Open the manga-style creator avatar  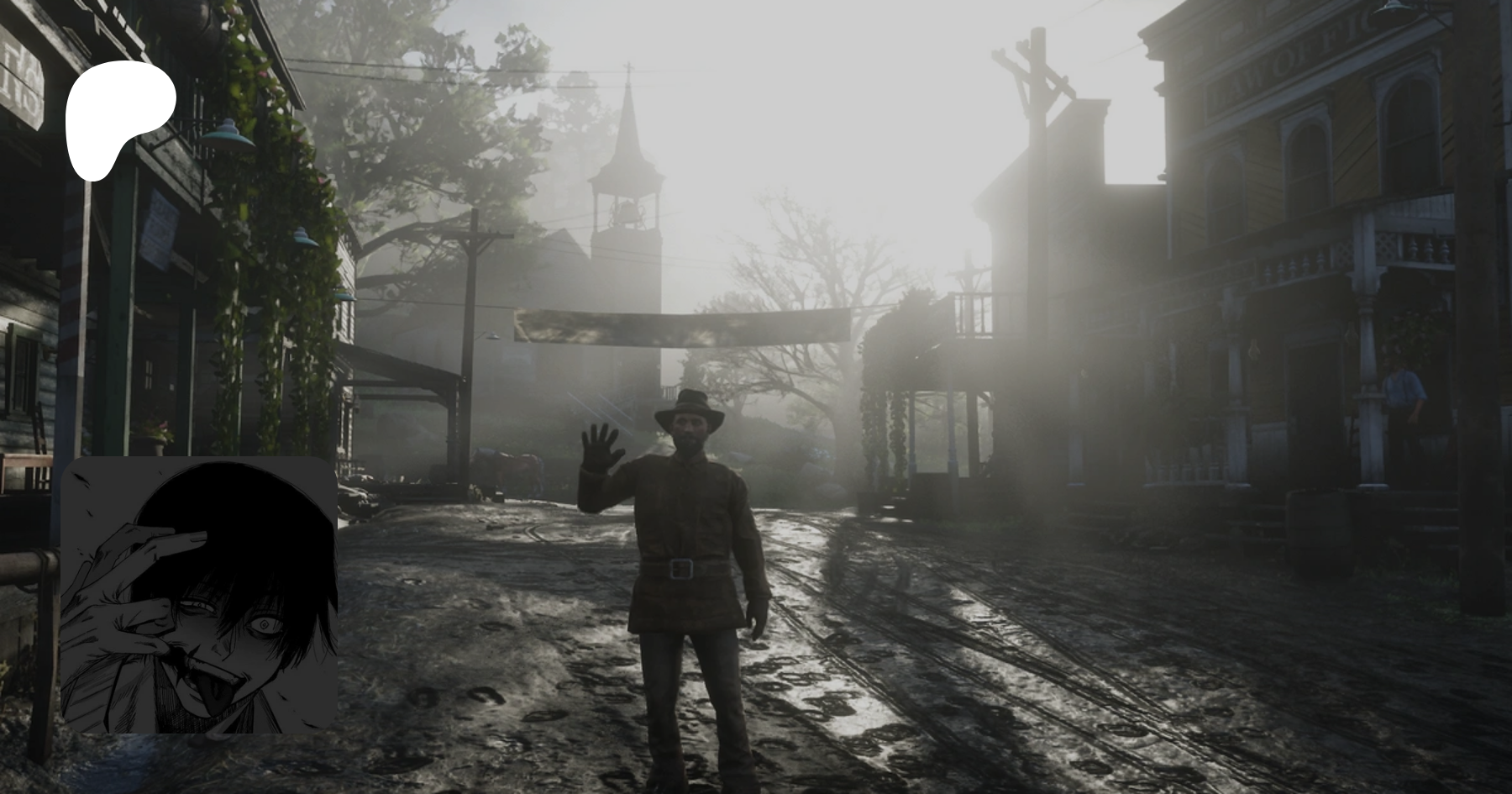point(199,595)
